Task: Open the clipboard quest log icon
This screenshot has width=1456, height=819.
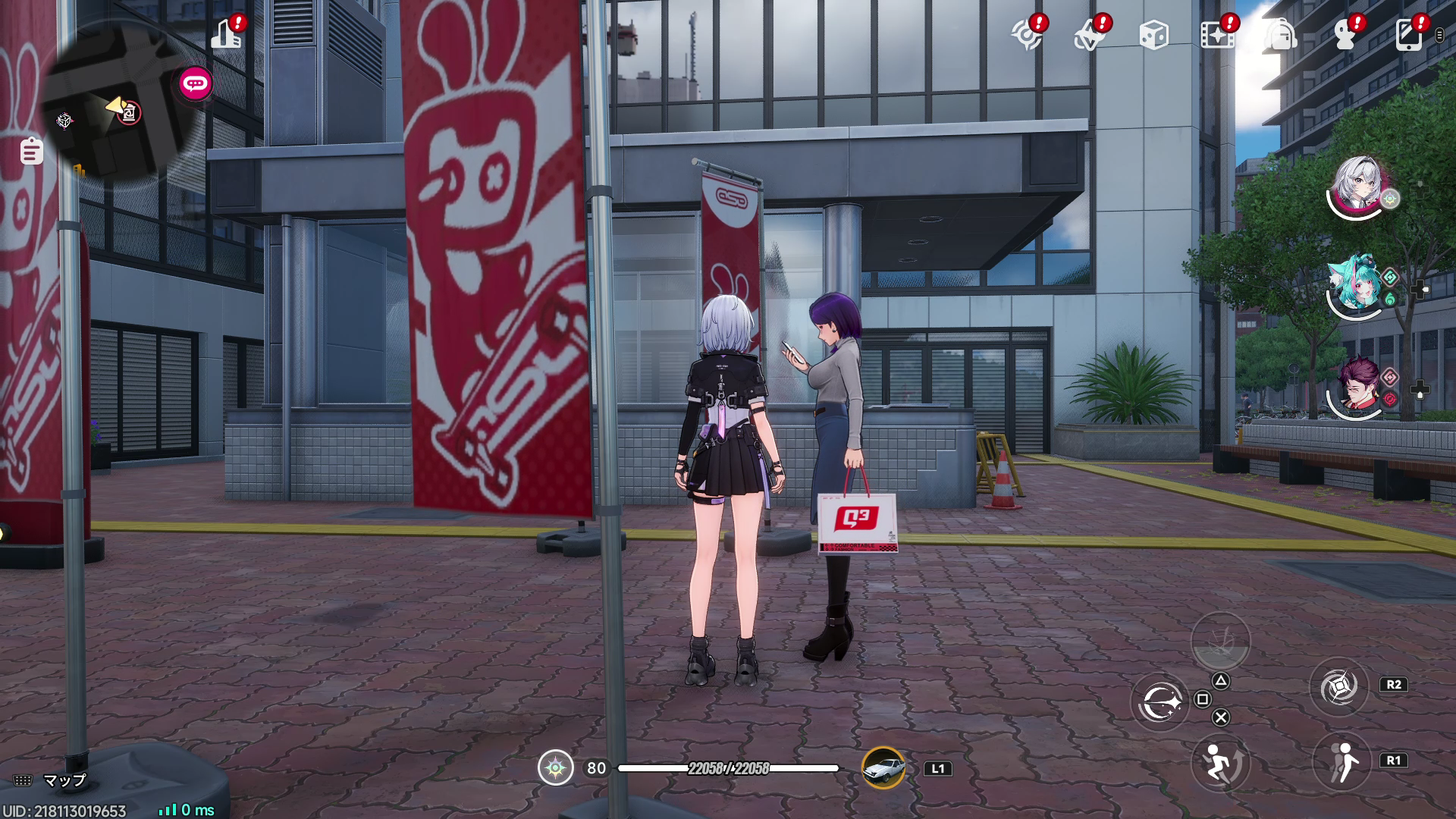Action: pos(31,151)
